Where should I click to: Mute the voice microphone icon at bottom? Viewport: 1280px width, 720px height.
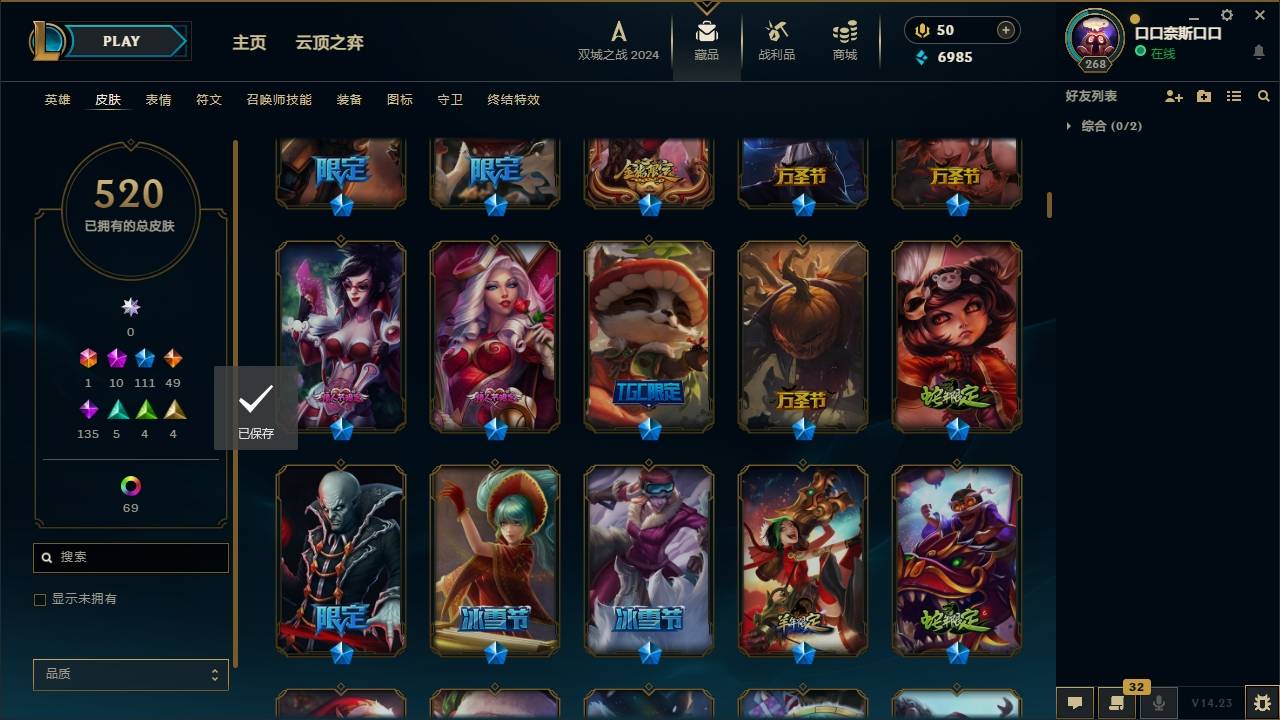pyautogui.click(x=1161, y=703)
